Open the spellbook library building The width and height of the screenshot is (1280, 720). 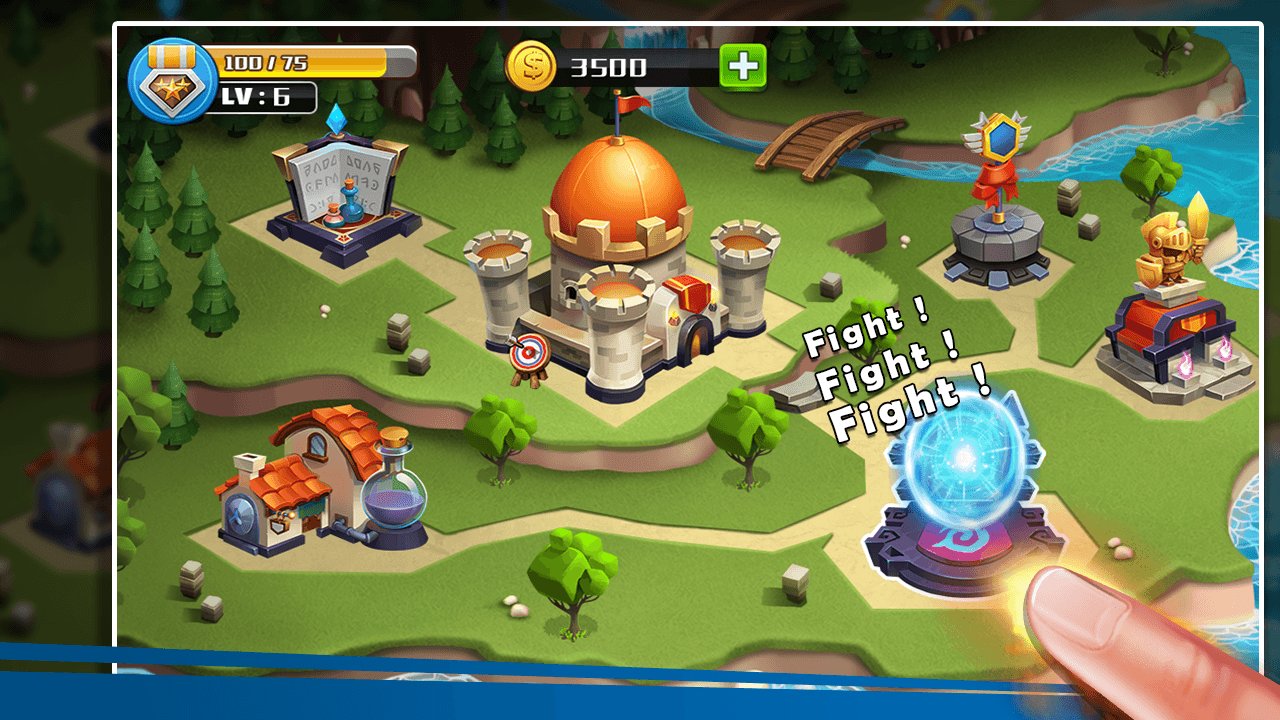coord(340,195)
